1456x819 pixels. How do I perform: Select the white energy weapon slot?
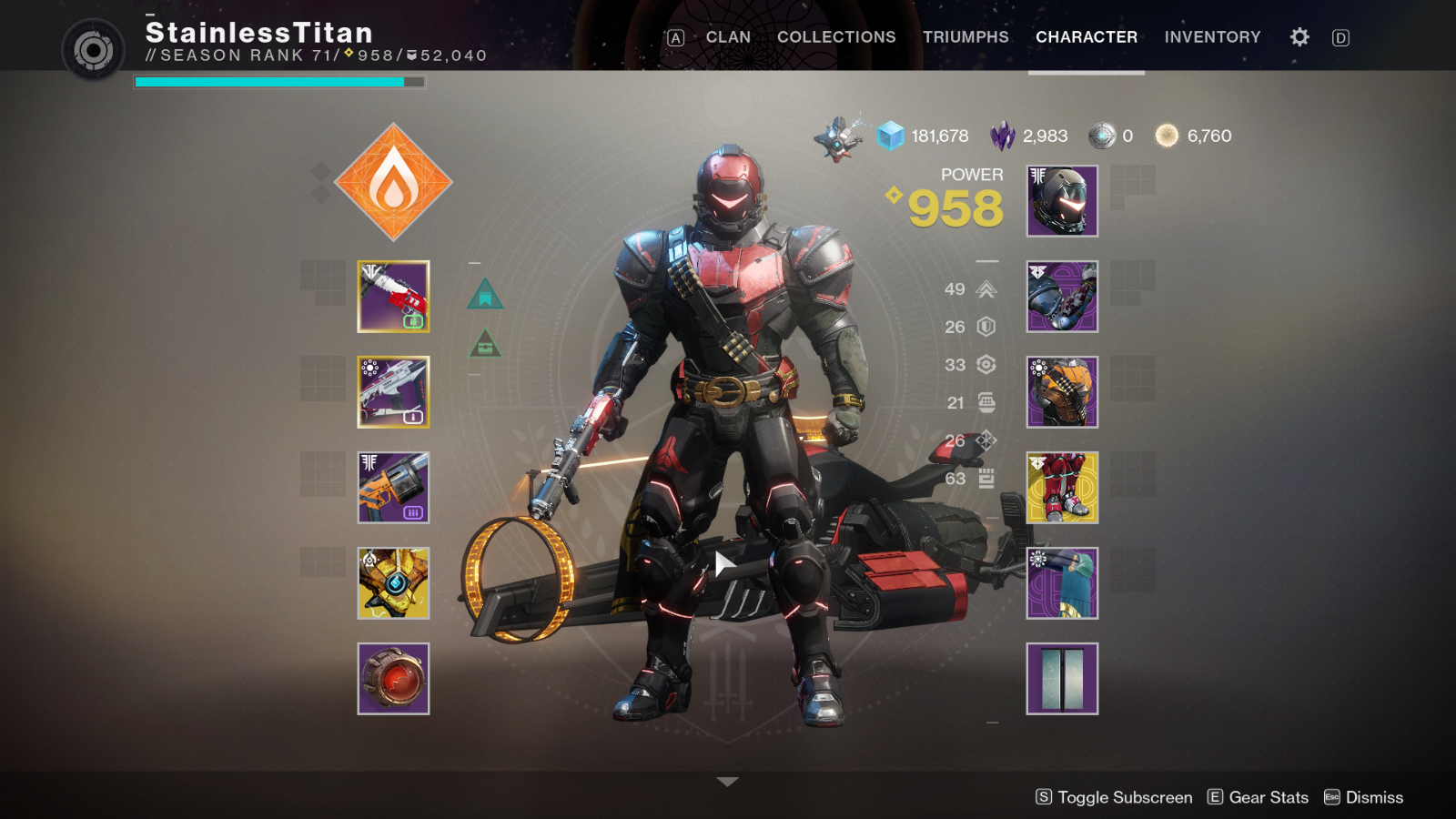[393, 392]
